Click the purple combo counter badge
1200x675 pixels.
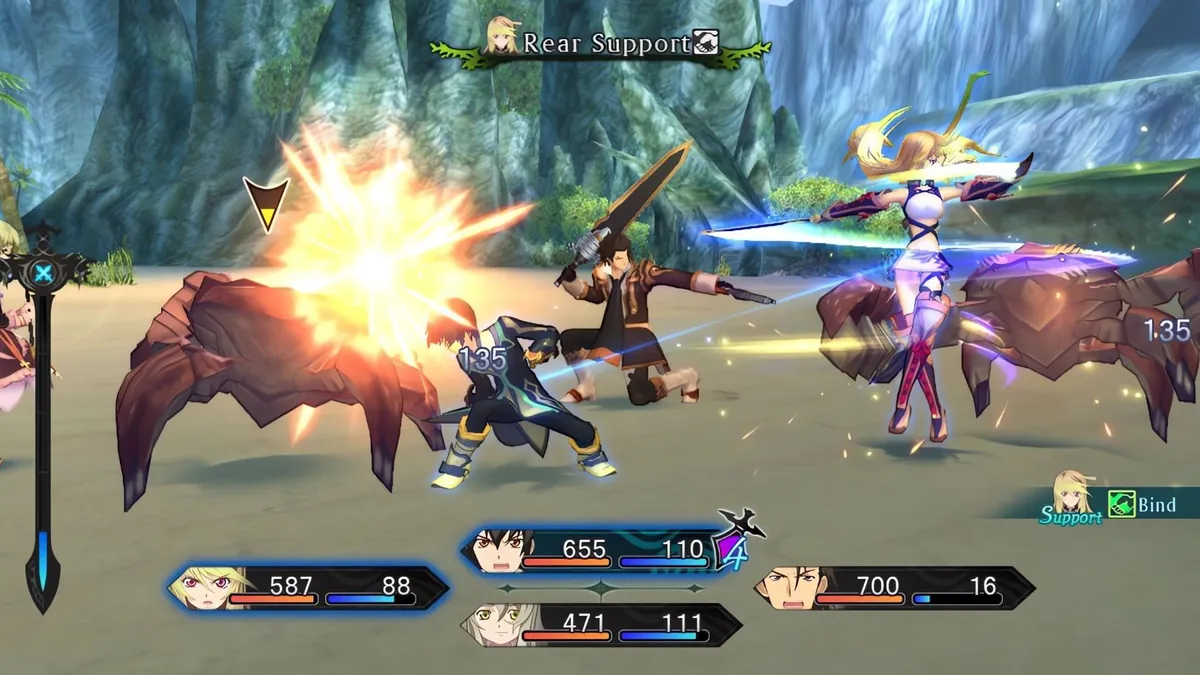732,550
